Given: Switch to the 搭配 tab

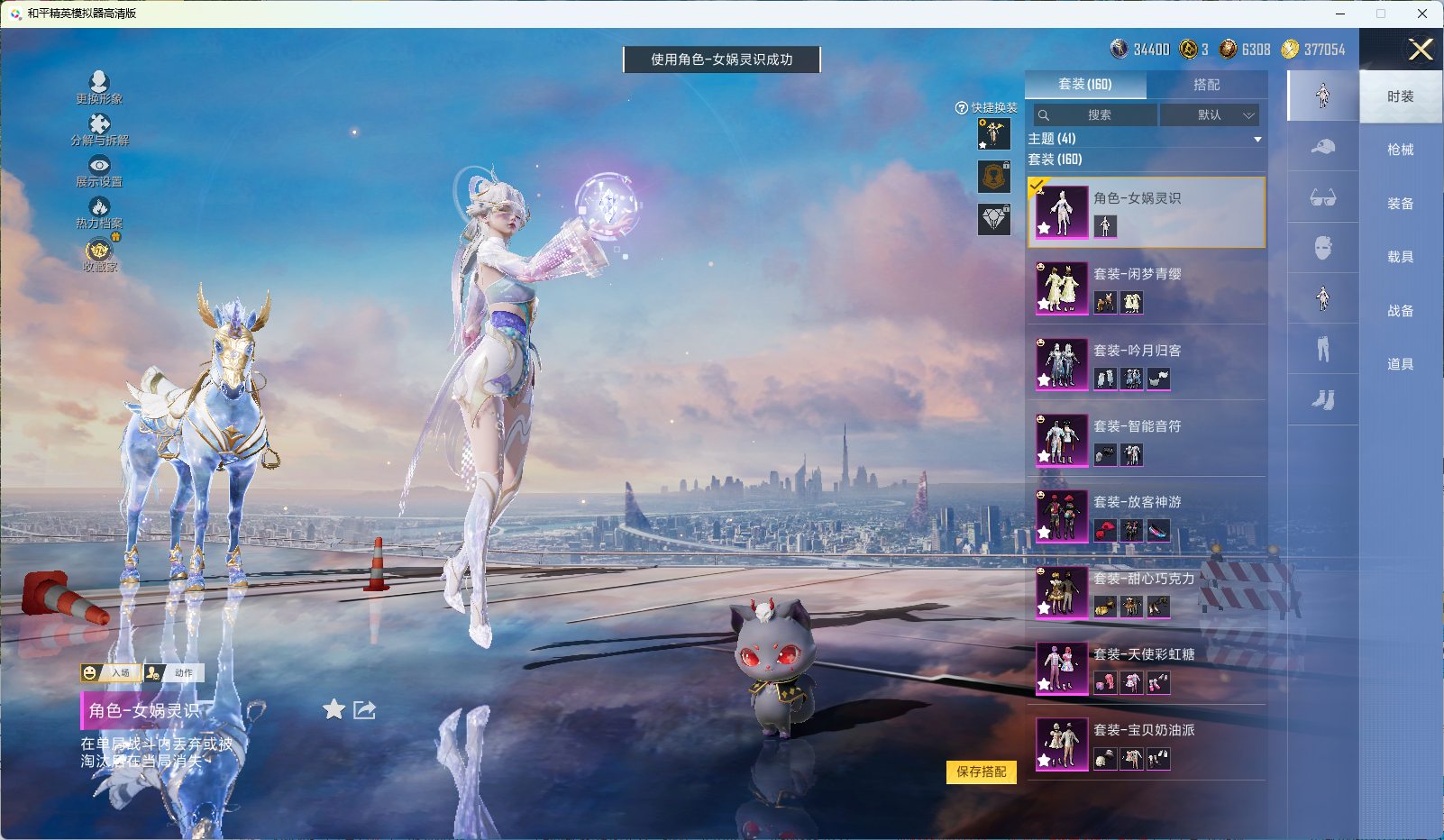Looking at the screenshot, I should tap(1206, 85).
